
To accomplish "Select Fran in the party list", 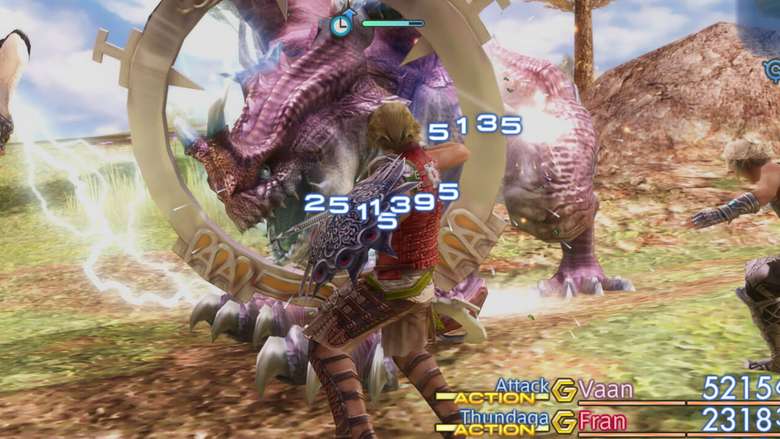I will click(602, 421).
